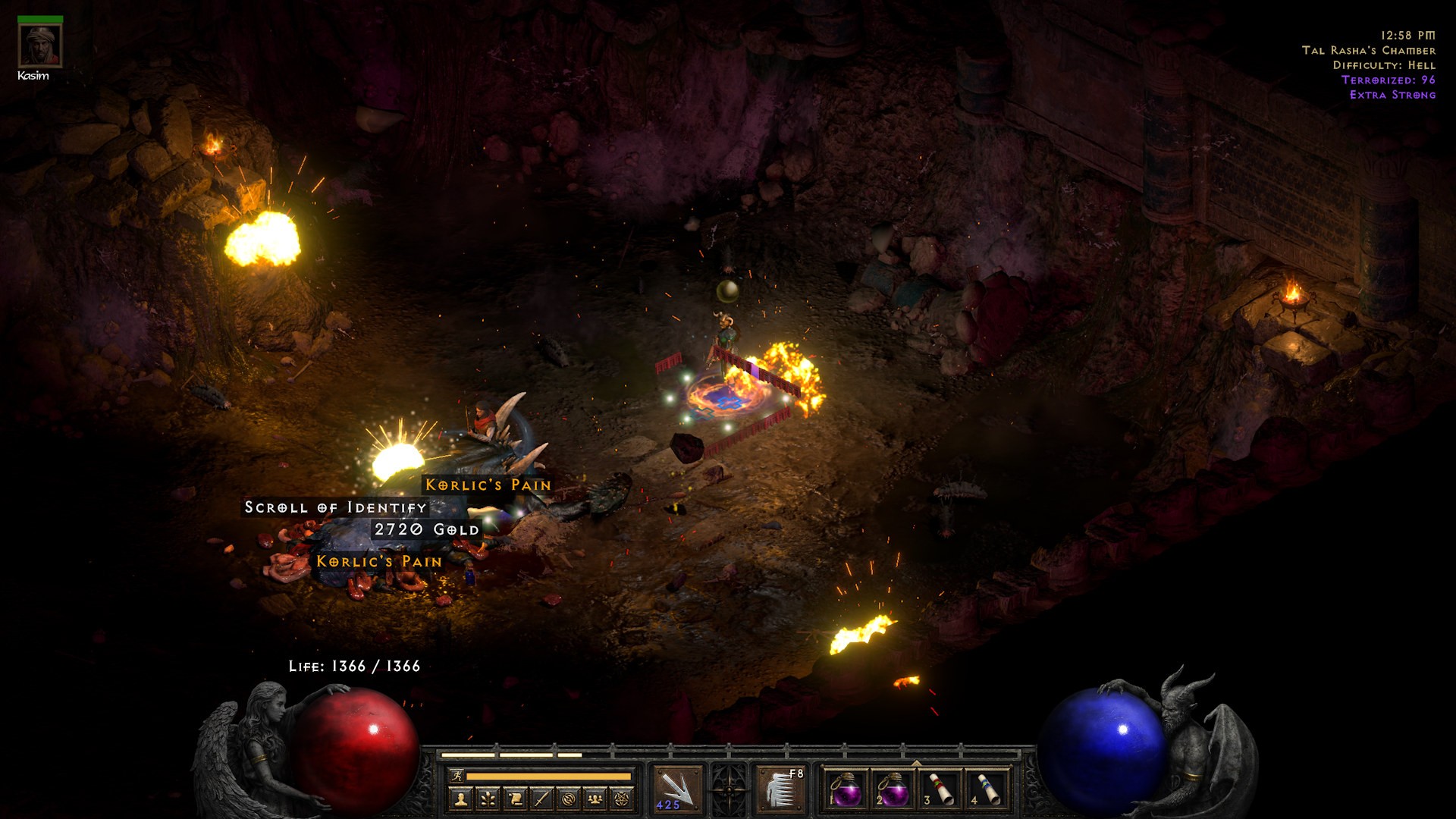Screen dimensions: 1456x819
Task: Open the skill tree button
Action: 488,799
